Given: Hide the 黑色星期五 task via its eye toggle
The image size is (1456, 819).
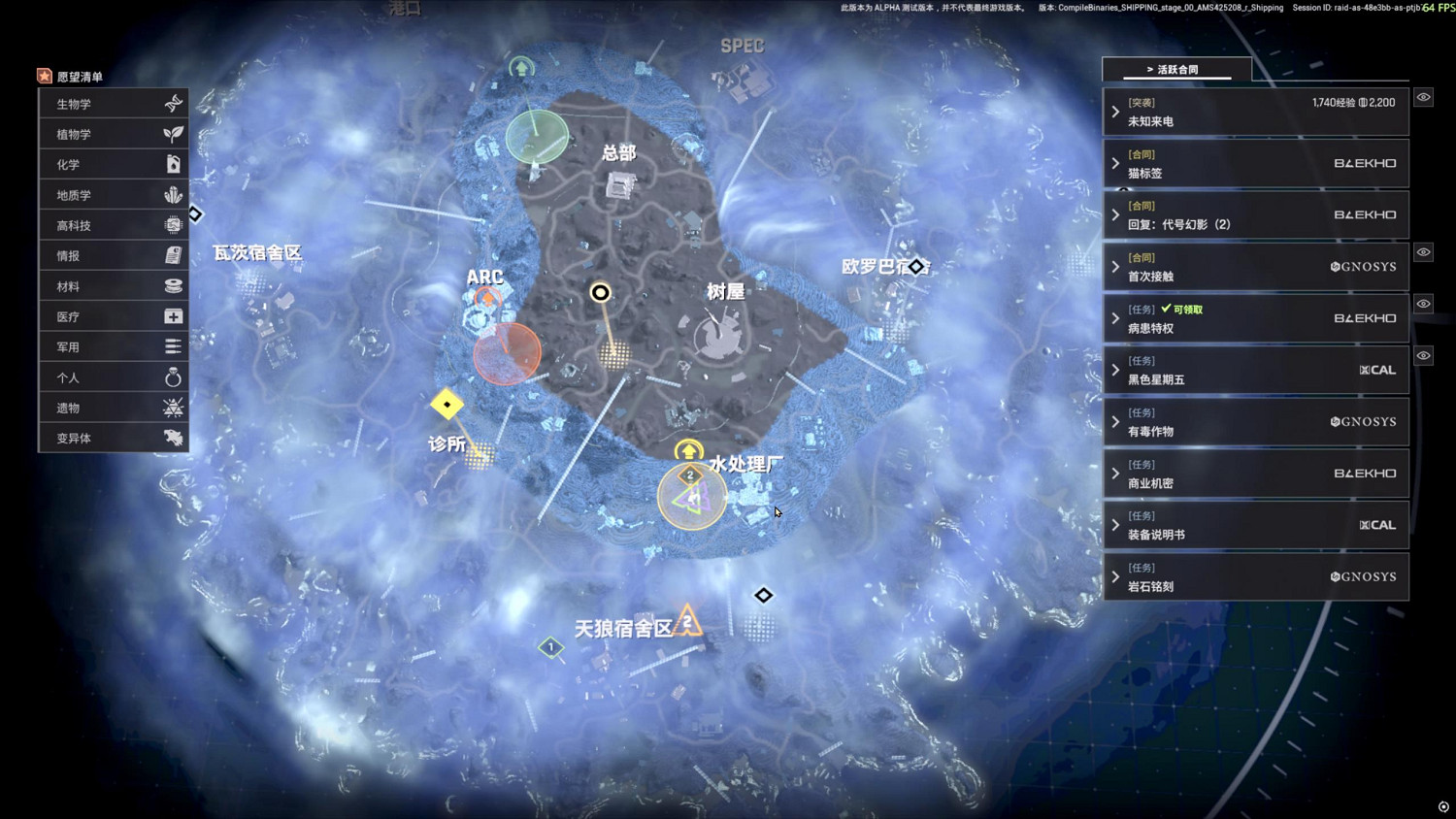Looking at the screenshot, I should (x=1423, y=355).
